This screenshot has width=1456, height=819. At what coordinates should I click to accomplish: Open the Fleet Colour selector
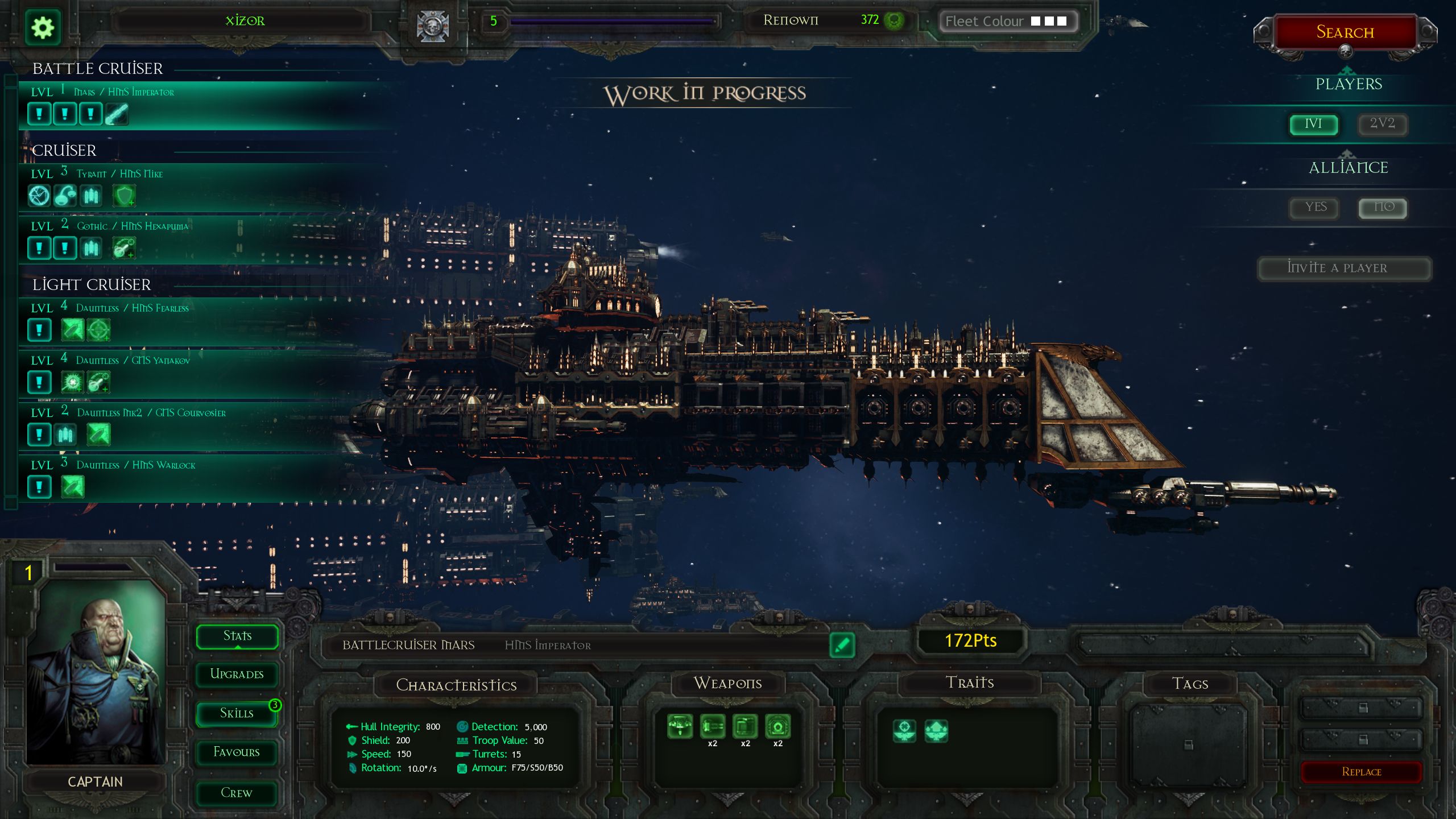click(1008, 22)
